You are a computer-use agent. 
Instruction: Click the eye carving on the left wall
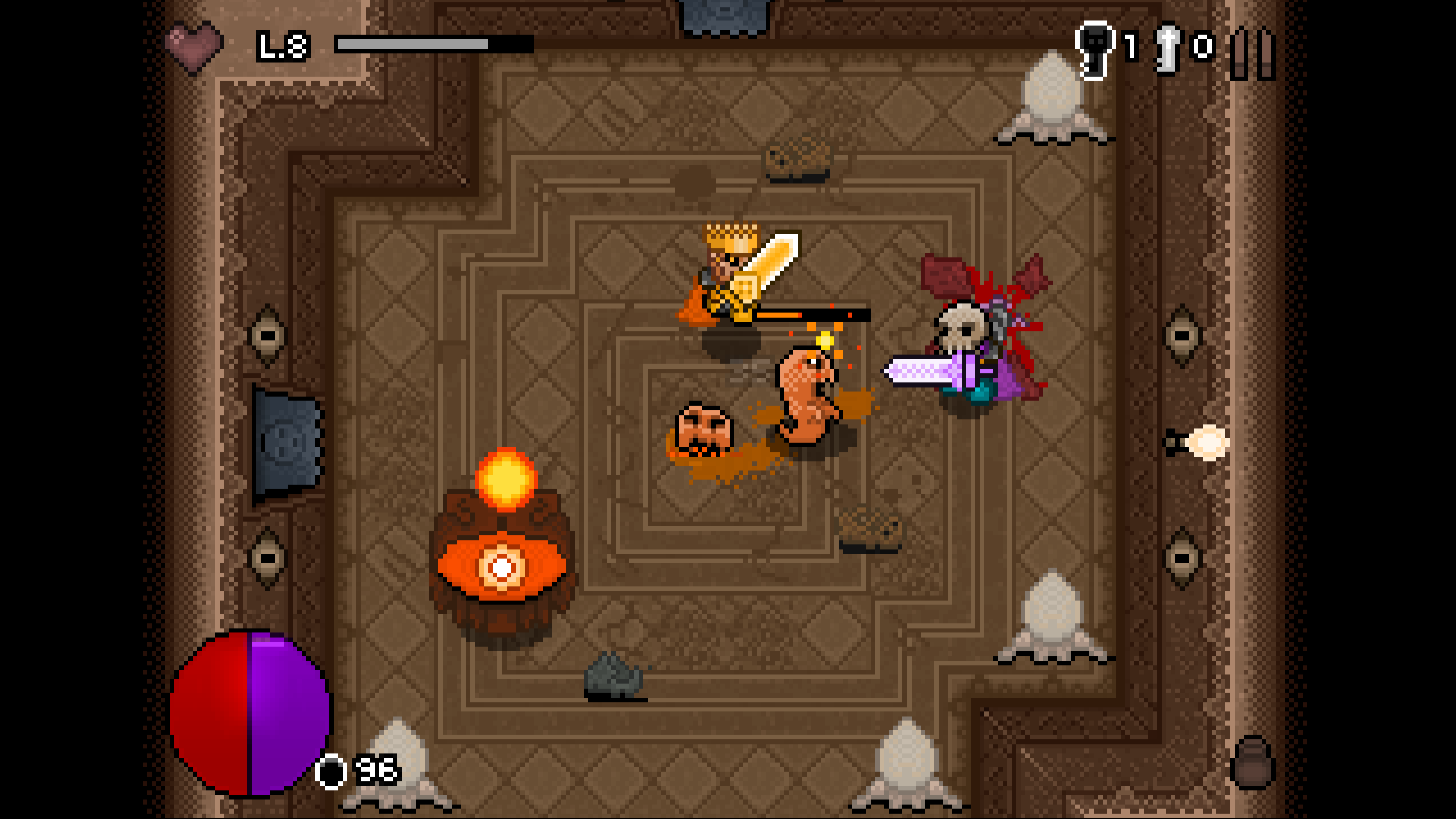click(x=267, y=334)
